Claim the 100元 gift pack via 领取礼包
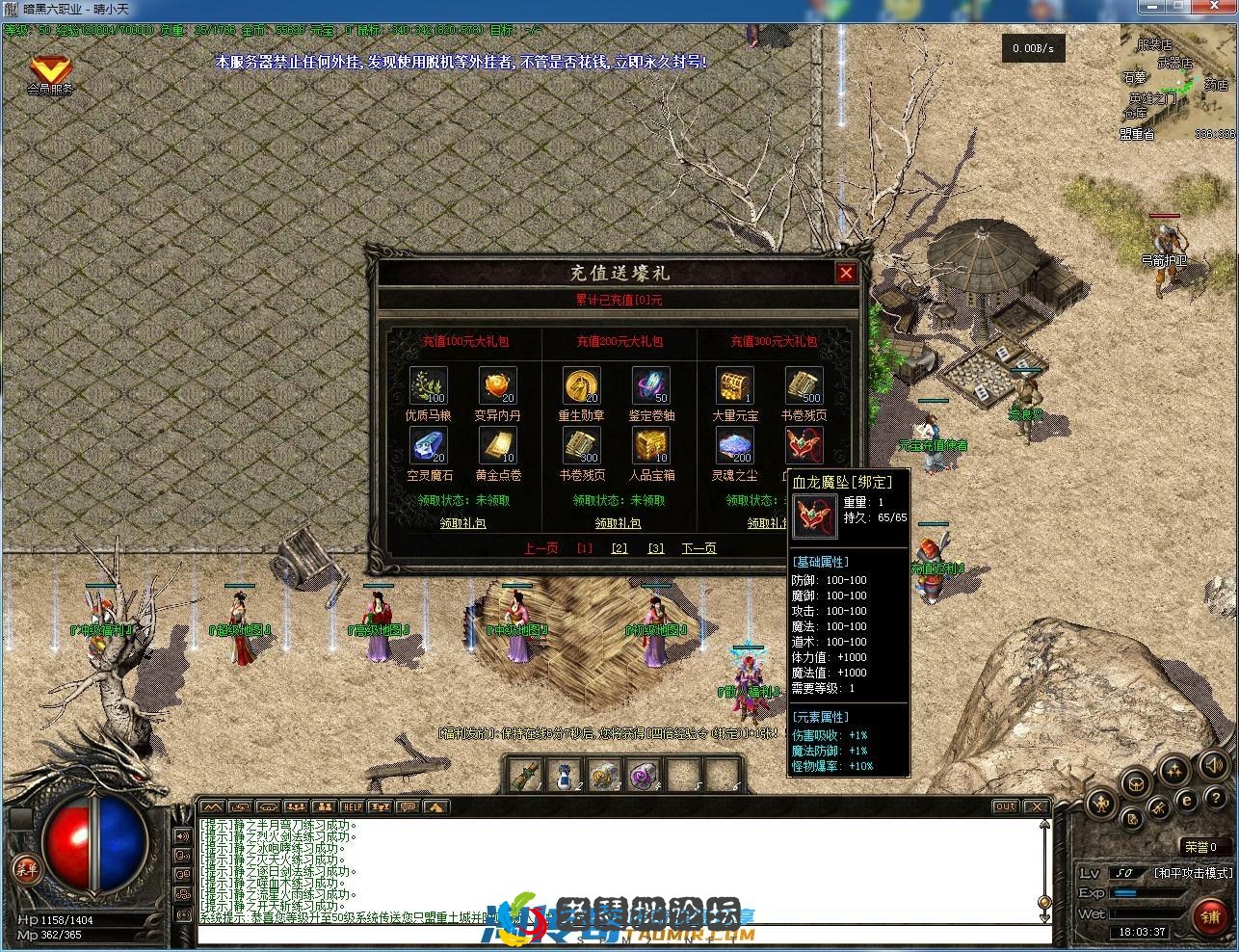Viewport: 1239px width, 952px height. tap(462, 523)
